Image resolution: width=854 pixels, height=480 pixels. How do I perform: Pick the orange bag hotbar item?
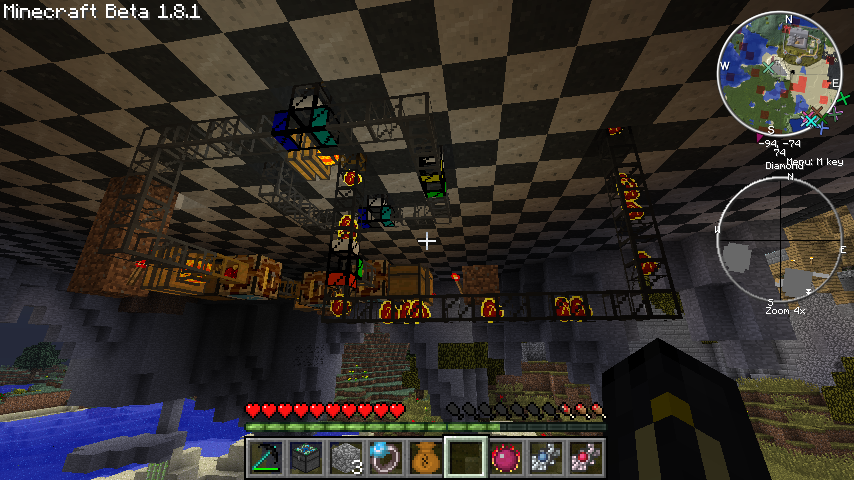(425, 458)
